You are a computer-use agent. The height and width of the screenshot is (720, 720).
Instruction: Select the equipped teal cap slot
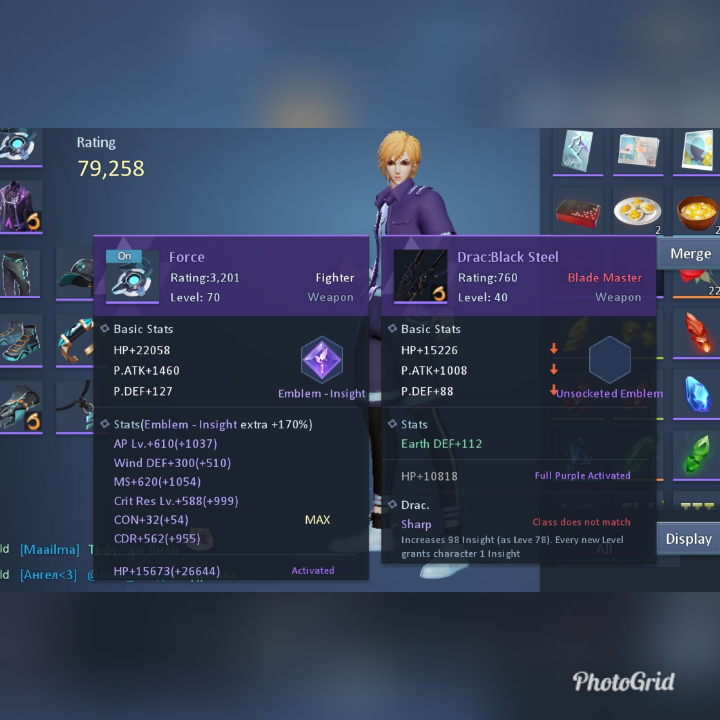click(x=75, y=273)
